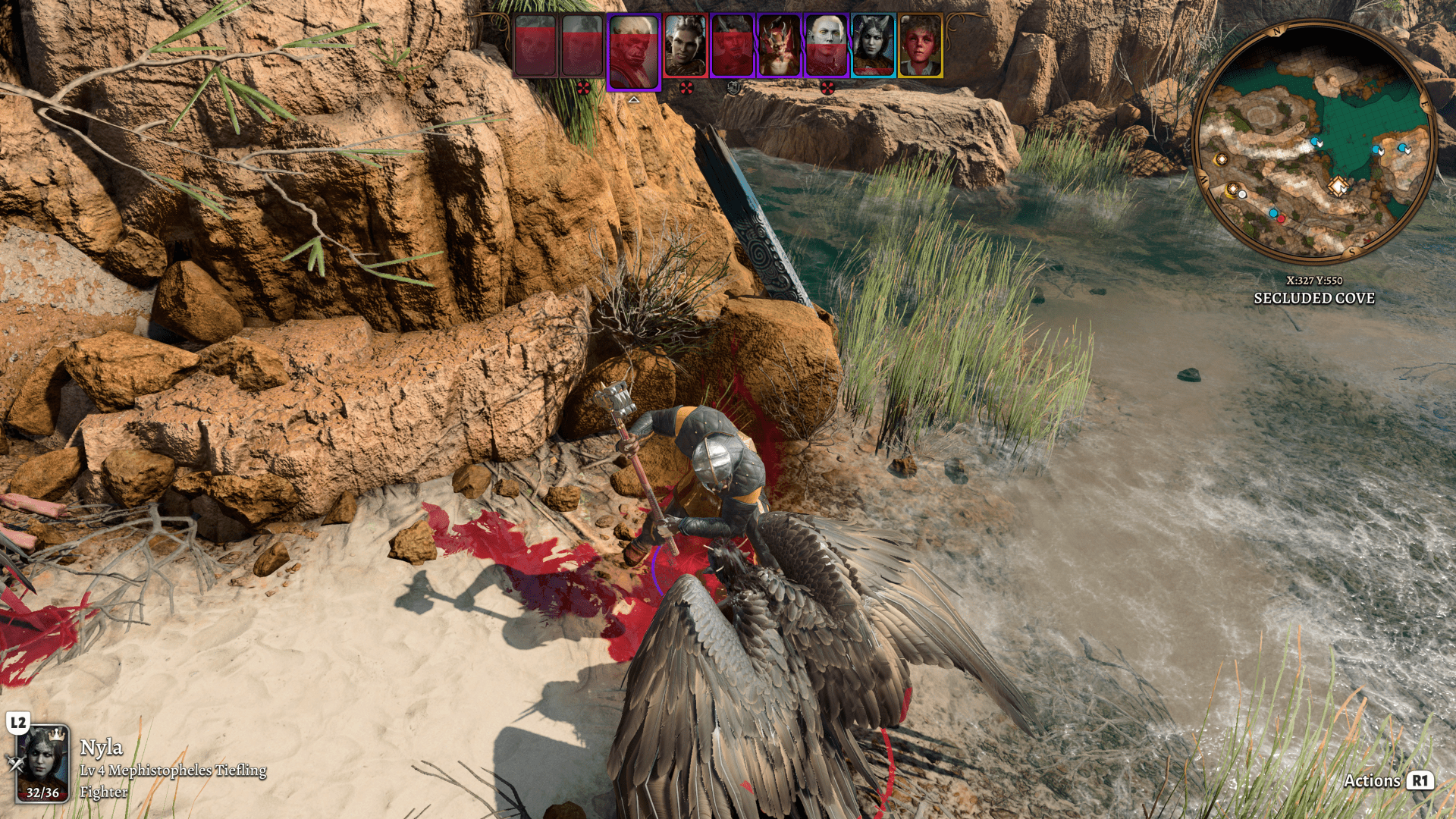The height and width of the screenshot is (819, 1456).
Task: Choose the pale white-haired elf portrait
Action: (826, 46)
